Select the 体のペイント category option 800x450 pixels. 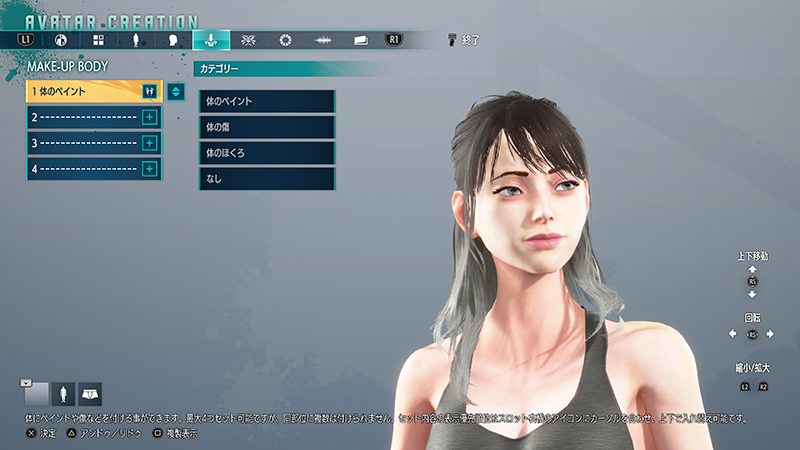pyautogui.click(x=267, y=101)
